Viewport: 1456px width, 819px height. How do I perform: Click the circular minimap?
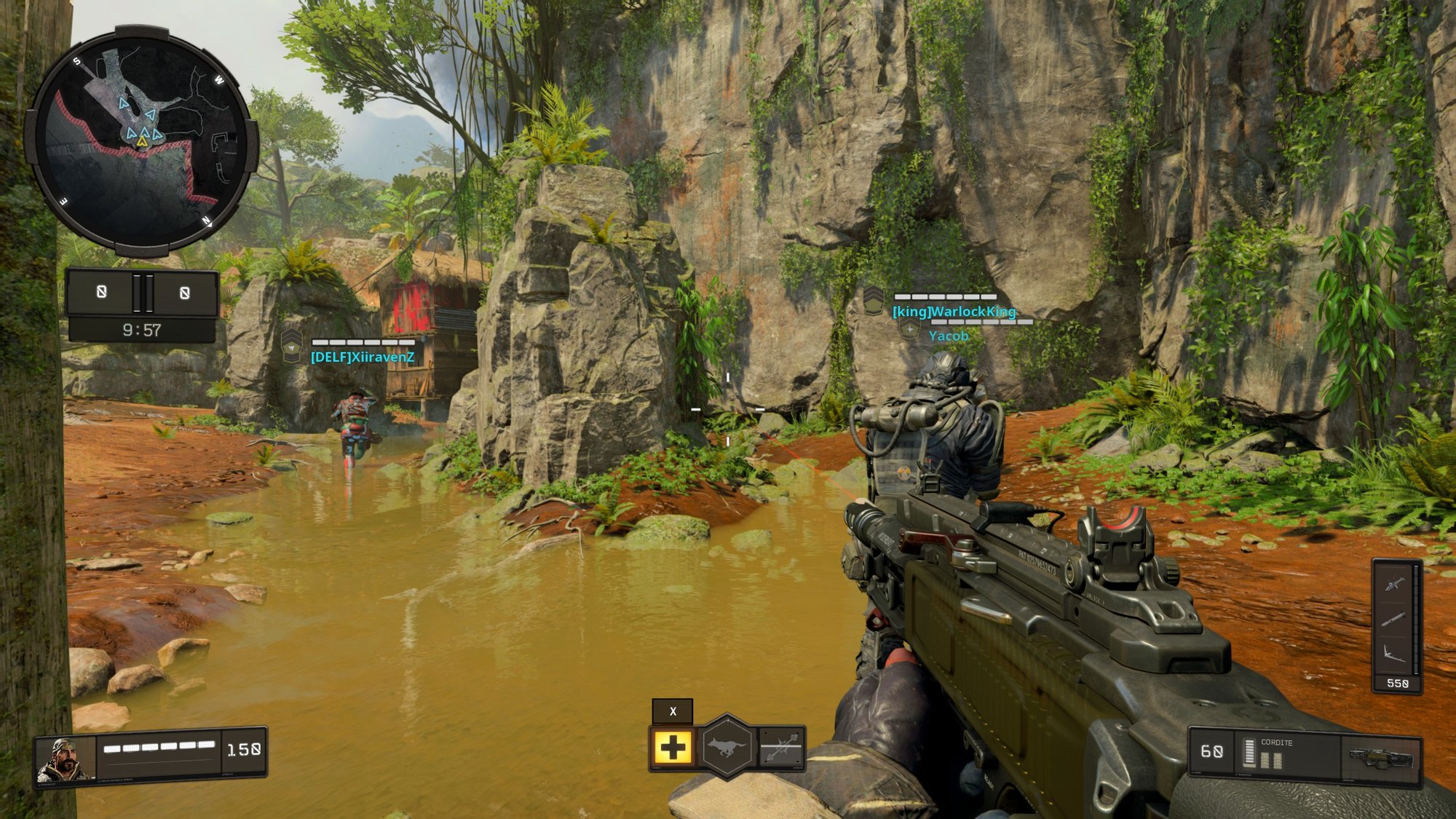[x=142, y=141]
